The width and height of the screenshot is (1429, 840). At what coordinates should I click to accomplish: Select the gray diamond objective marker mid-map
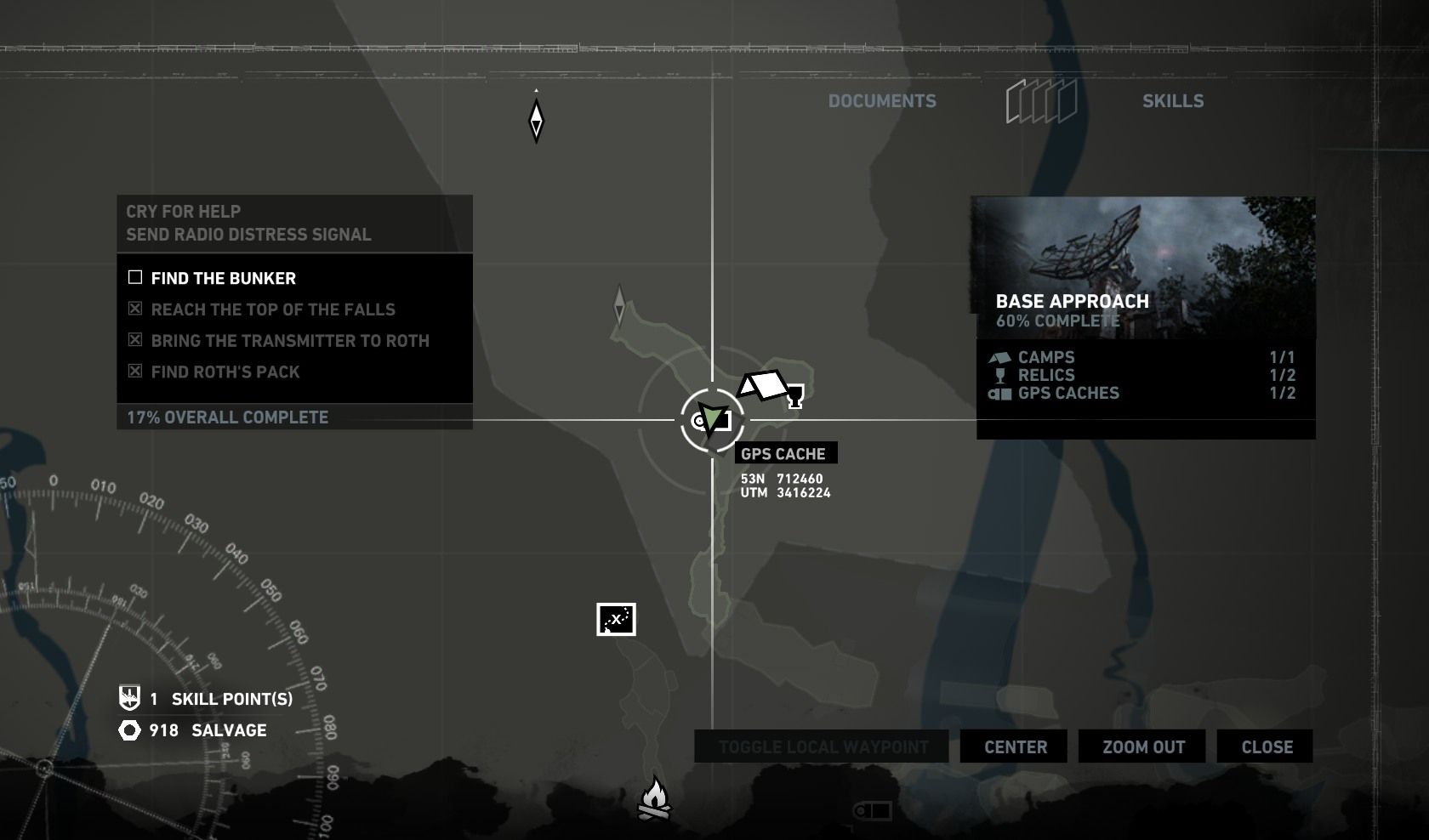(x=619, y=304)
